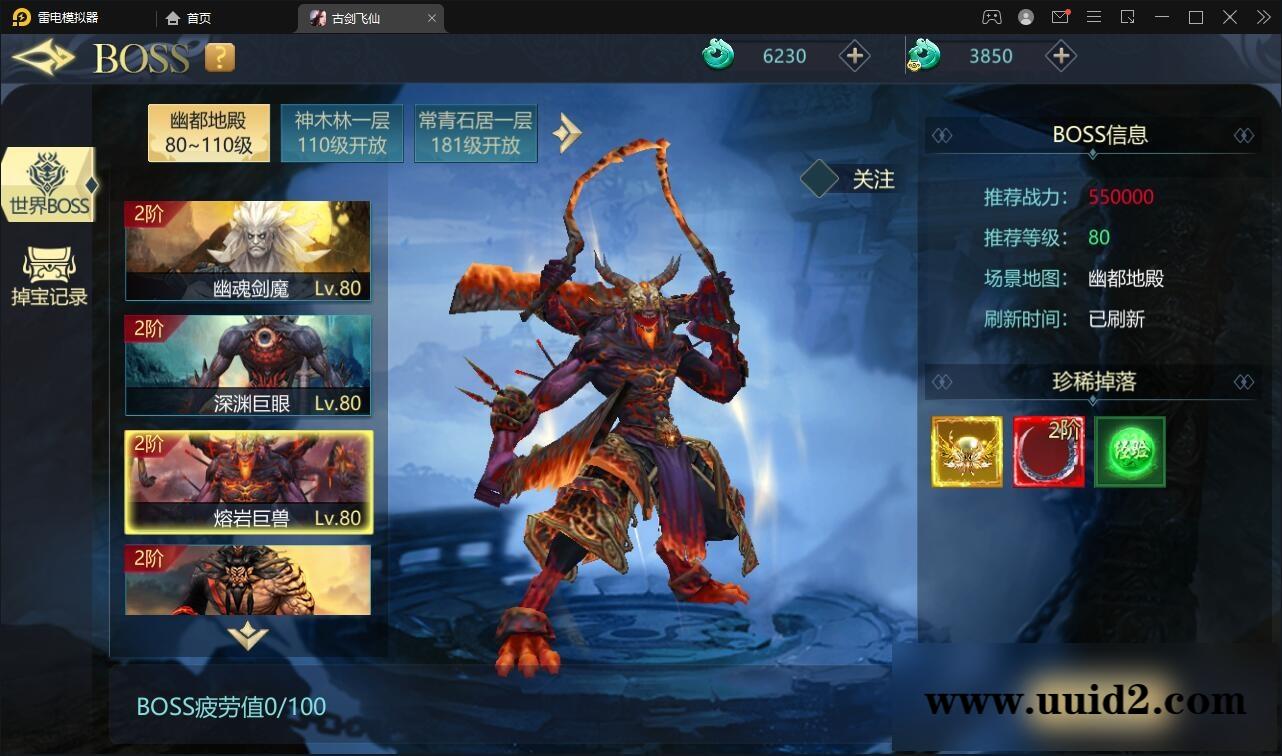Open the emulator mail notification icon
Viewport: 1282px width, 756px height.
pyautogui.click(x=1060, y=17)
